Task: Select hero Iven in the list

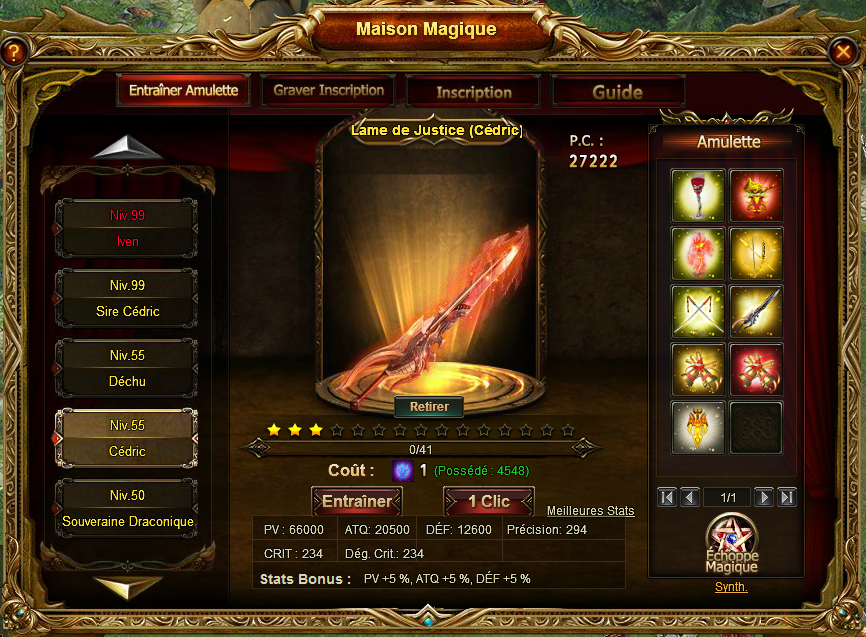Action: click(x=127, y=228)
